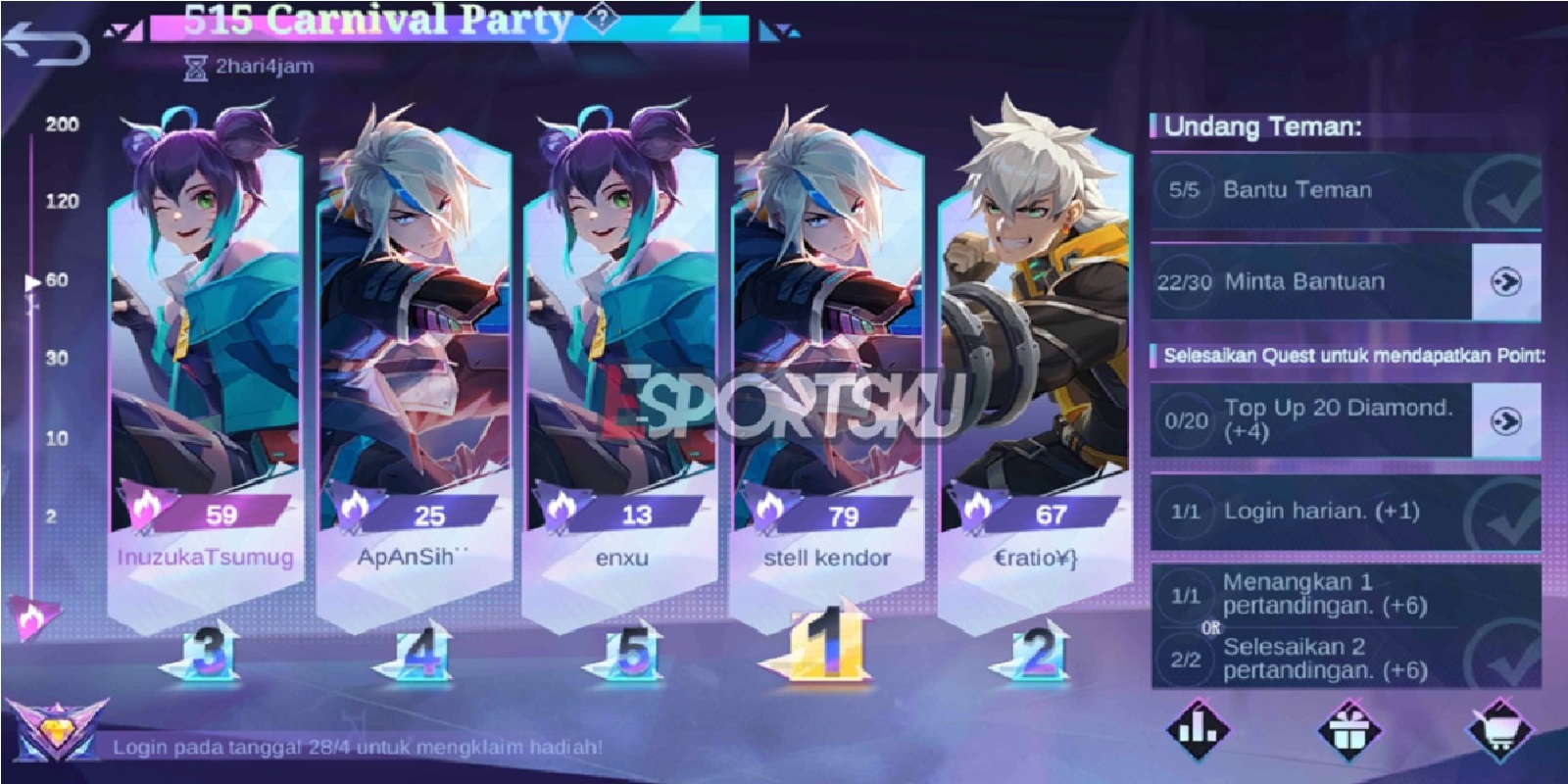
Task: Select stell kendor's rank 1 player card
Action: coord(827,343)
